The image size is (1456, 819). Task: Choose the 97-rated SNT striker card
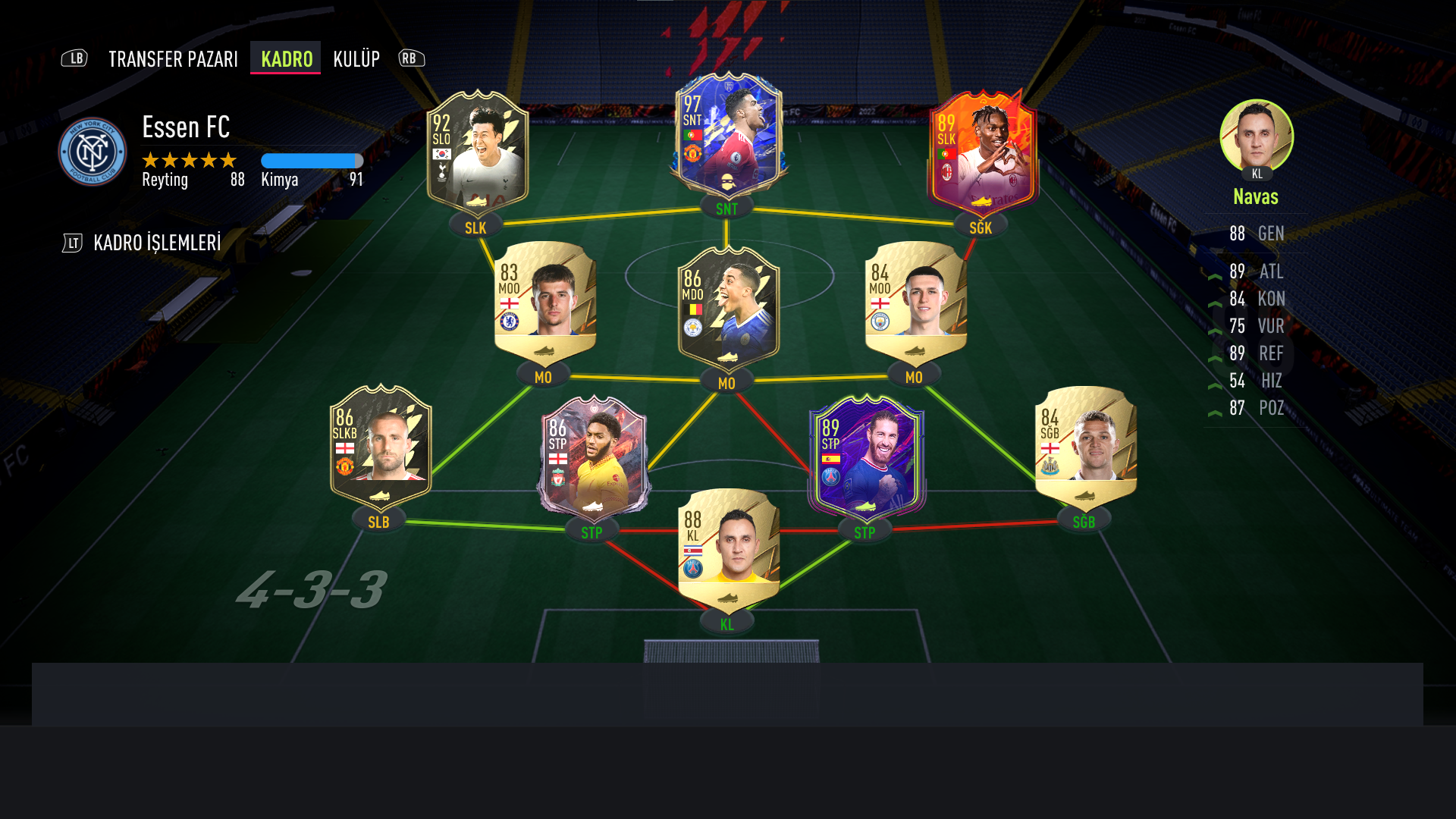point(728,135)
